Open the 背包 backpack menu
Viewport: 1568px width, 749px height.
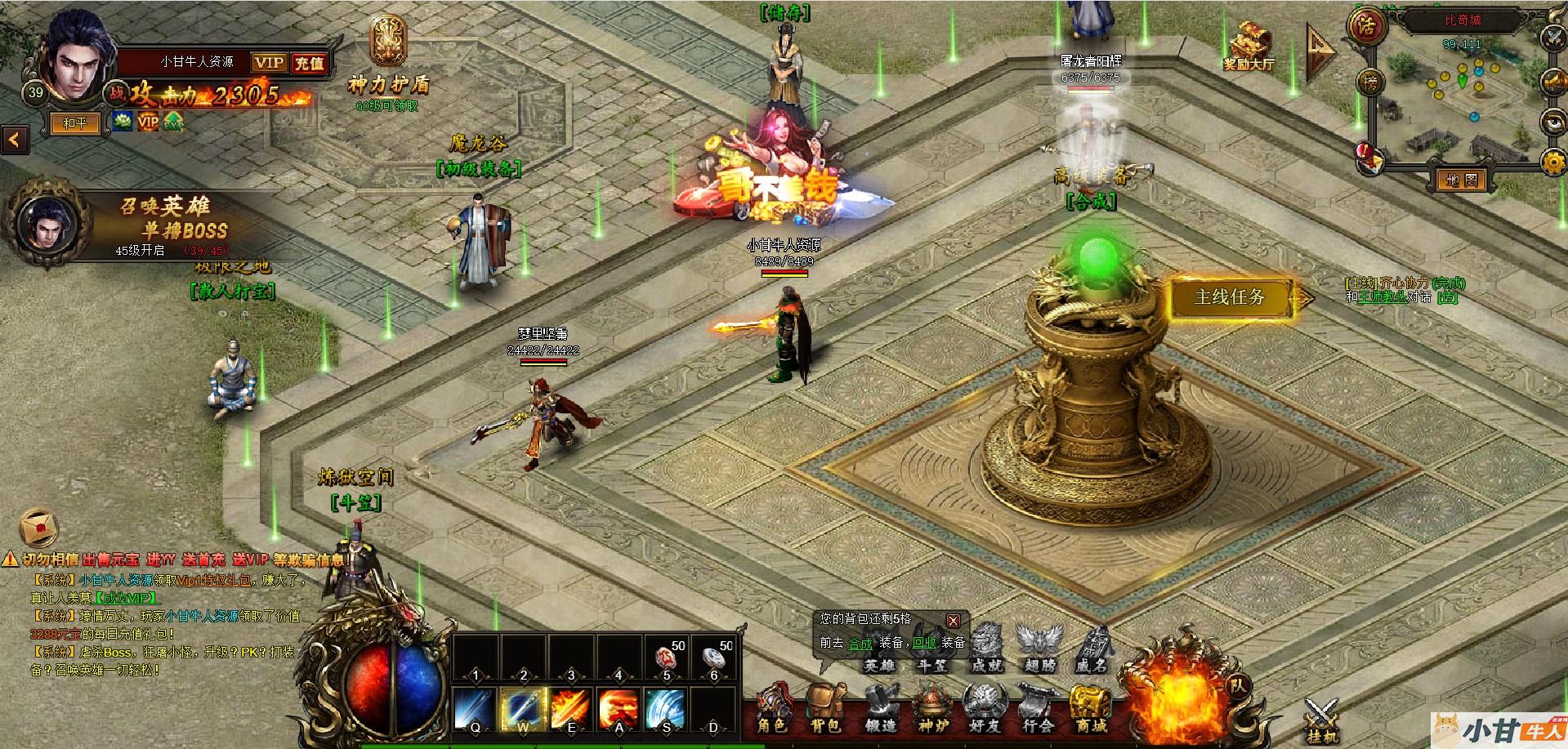(x=824, y=710)
